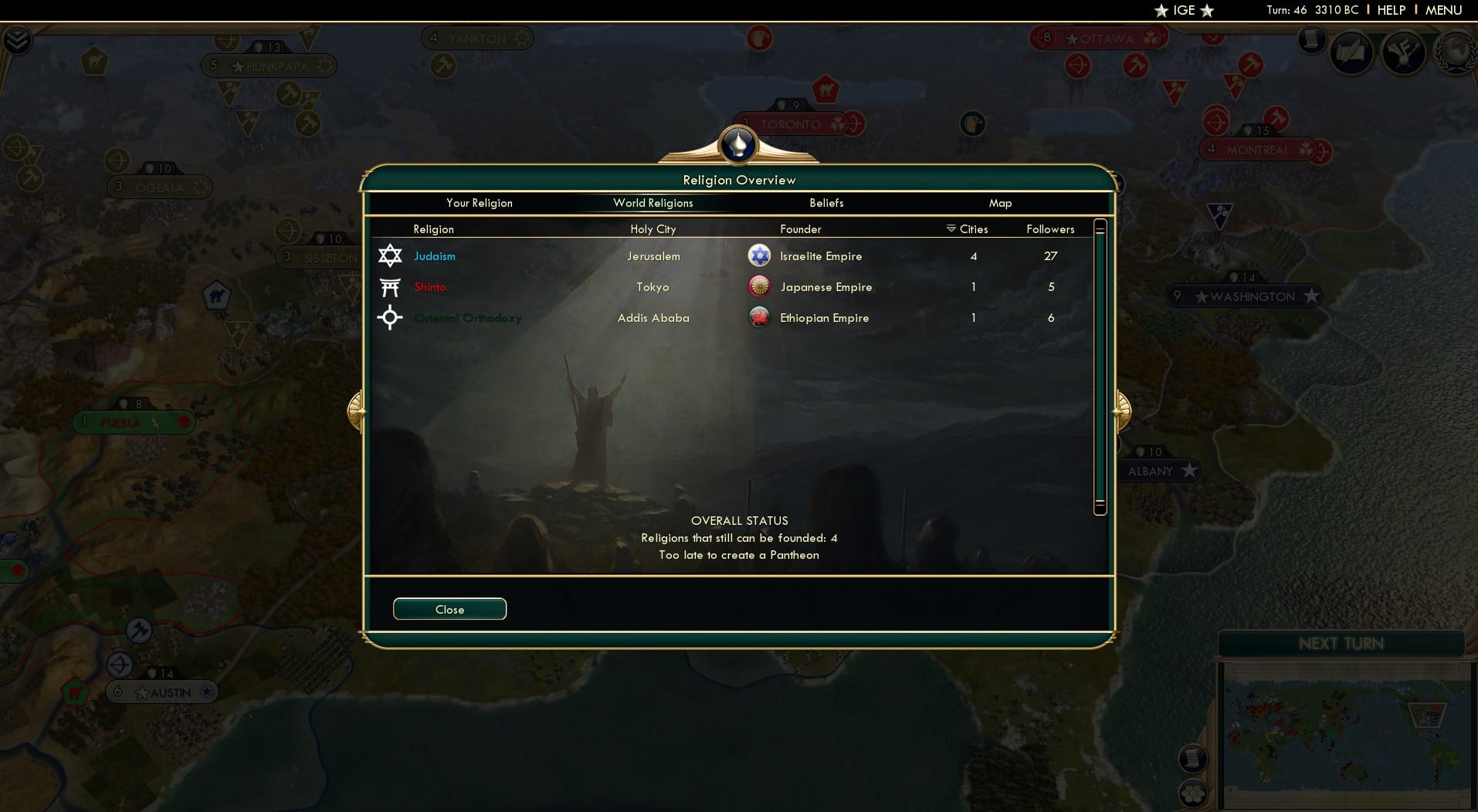Select the Judaism Star of David icon
Image resolution: width=1478 pixels, height=812 pixels.
391,255
